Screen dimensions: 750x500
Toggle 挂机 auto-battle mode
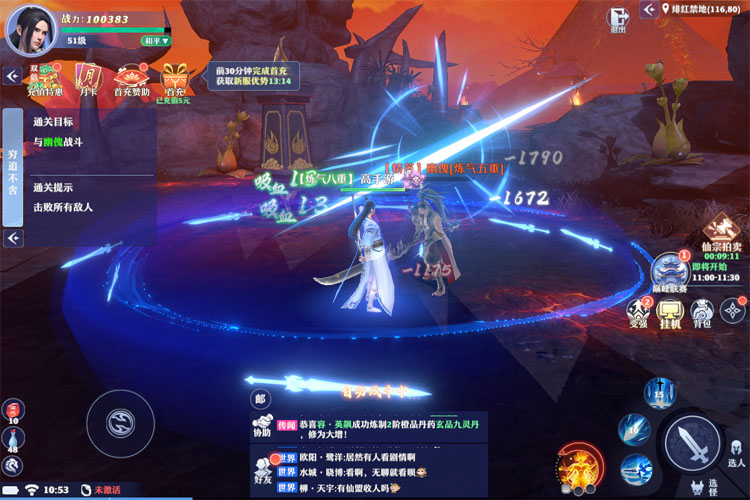pos(671,311)
